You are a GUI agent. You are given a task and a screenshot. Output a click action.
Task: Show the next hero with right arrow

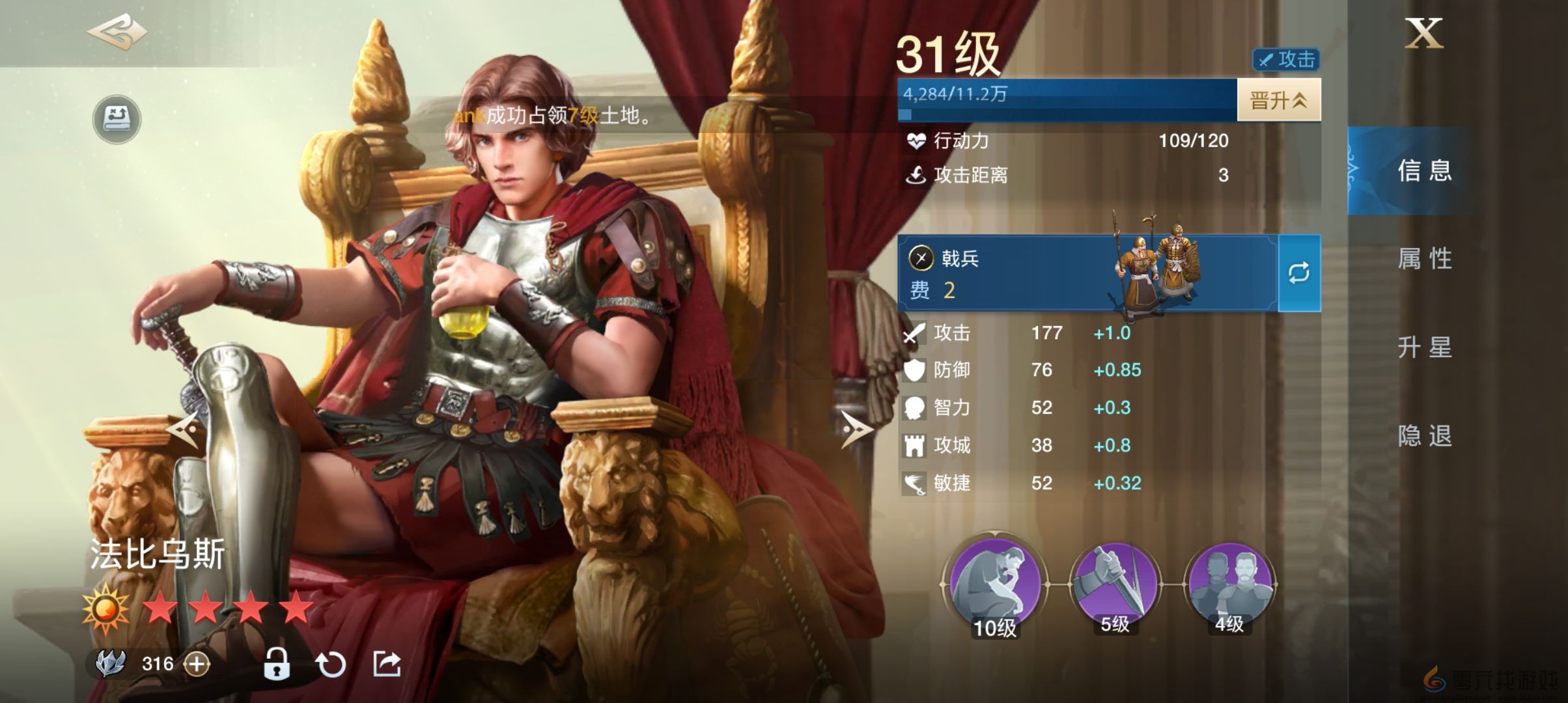(856, 429)
